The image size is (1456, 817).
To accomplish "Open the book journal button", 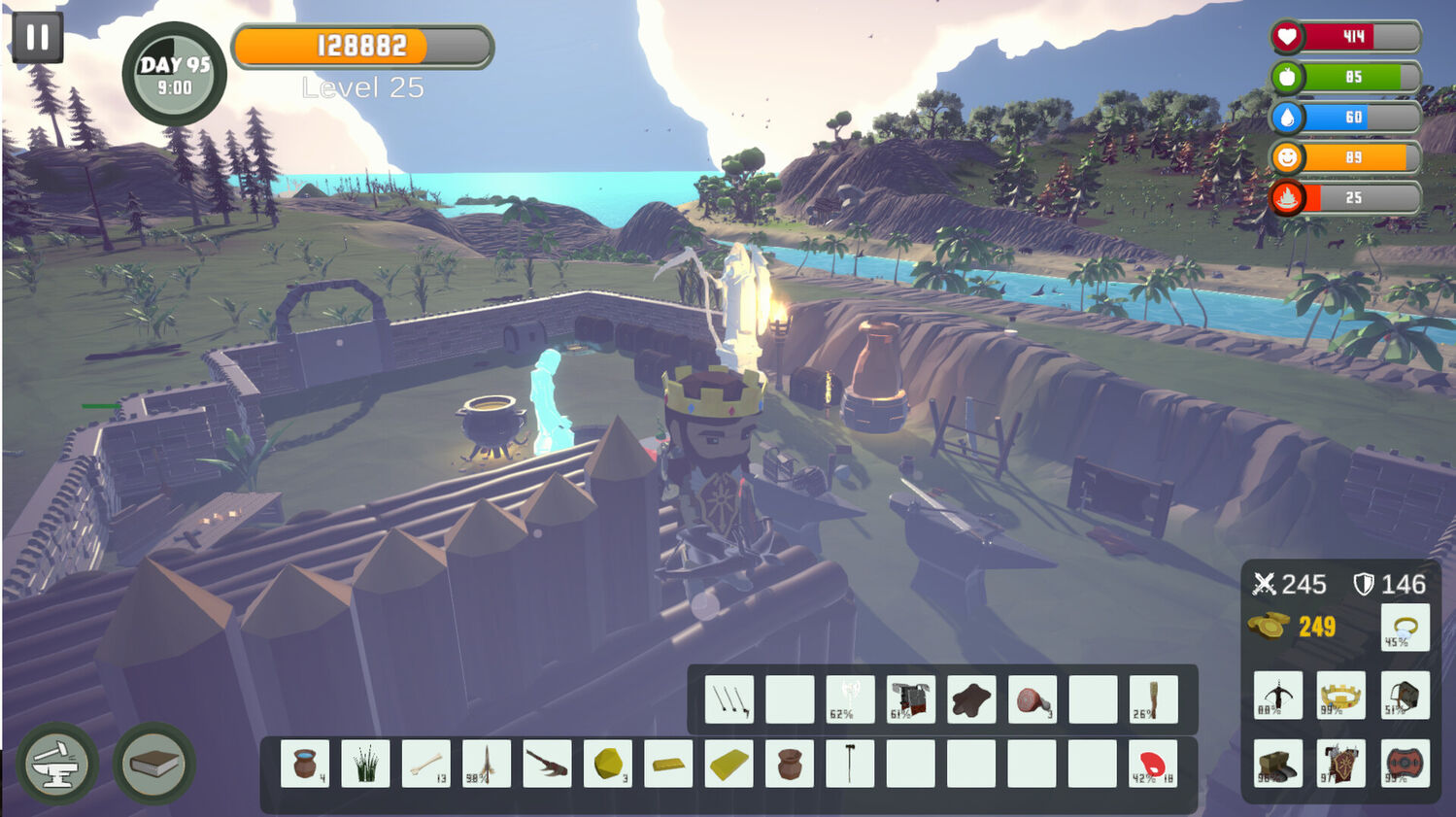I will pyautogui.click(x=154, y=764).
